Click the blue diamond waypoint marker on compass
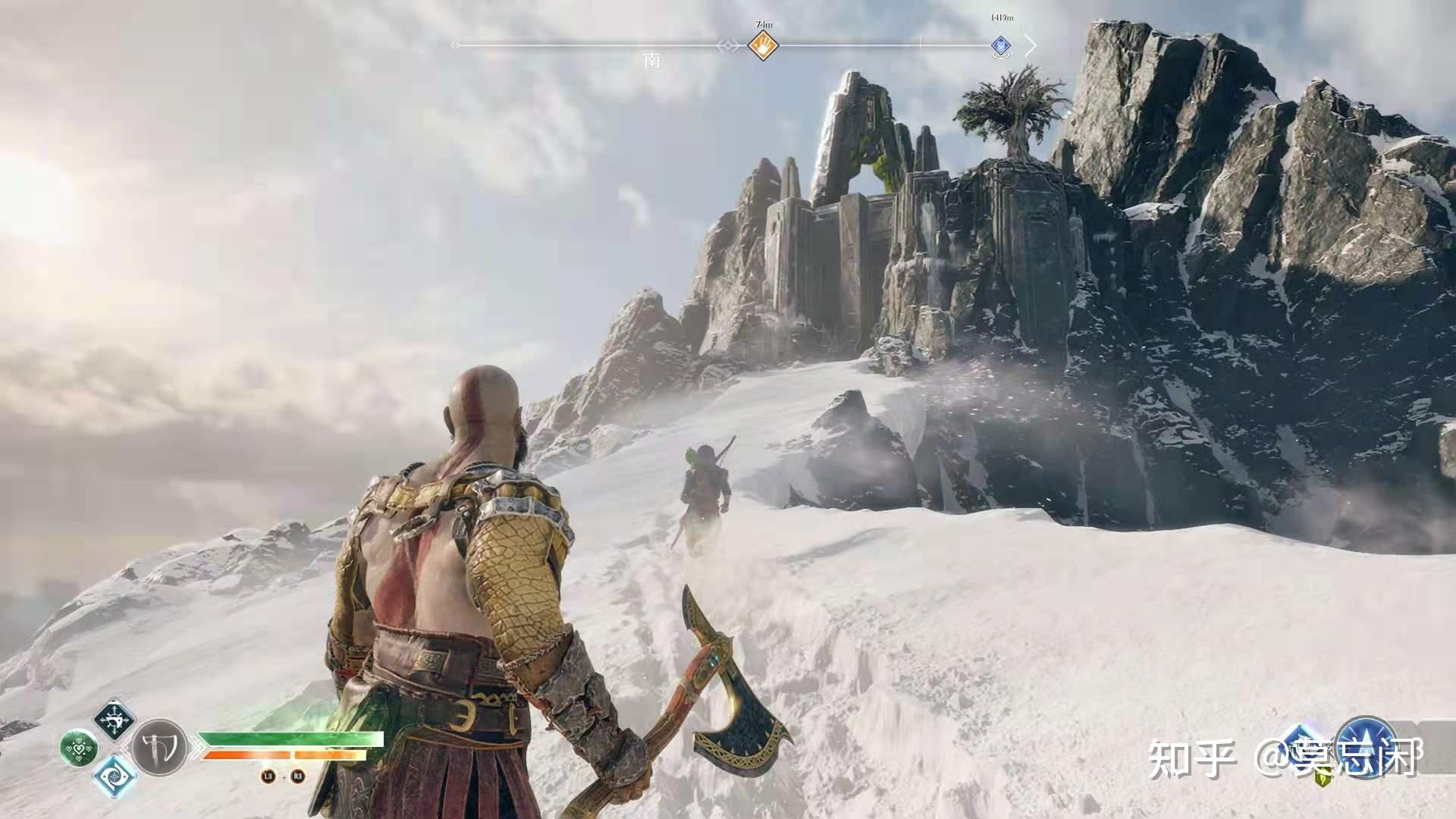Viewport: 1456px width, 819px height. tap(1001, 46)
